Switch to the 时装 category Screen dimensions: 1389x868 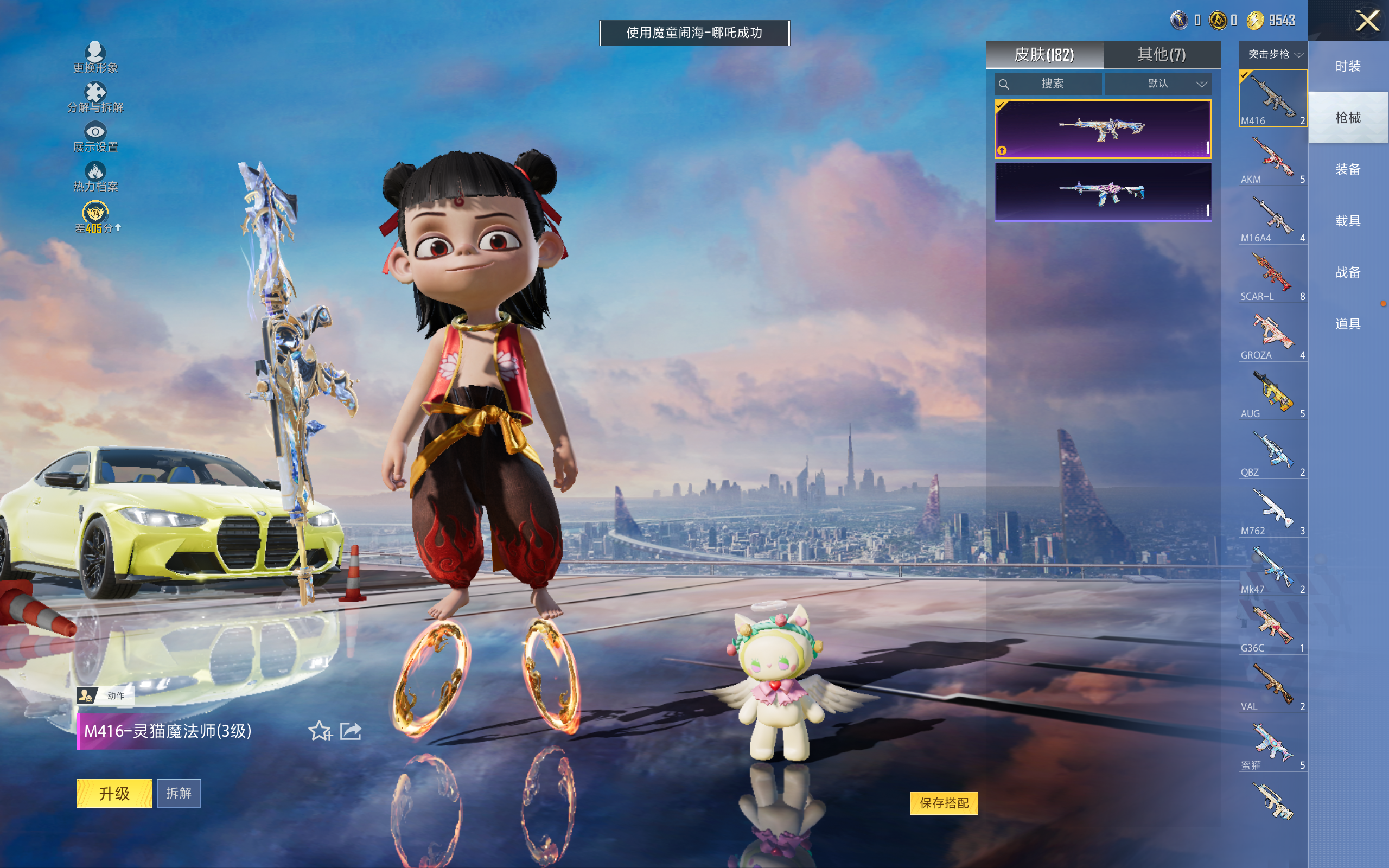point(1348,67)
